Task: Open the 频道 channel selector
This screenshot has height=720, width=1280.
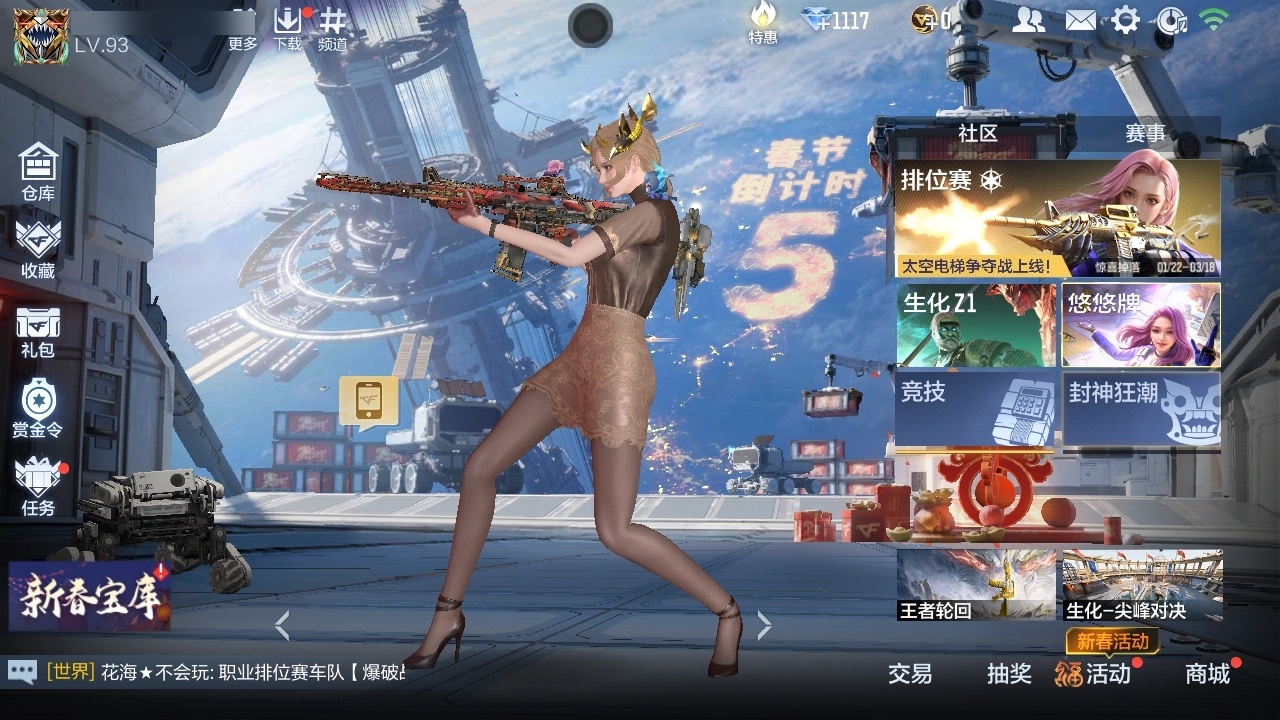Action: 333,28
